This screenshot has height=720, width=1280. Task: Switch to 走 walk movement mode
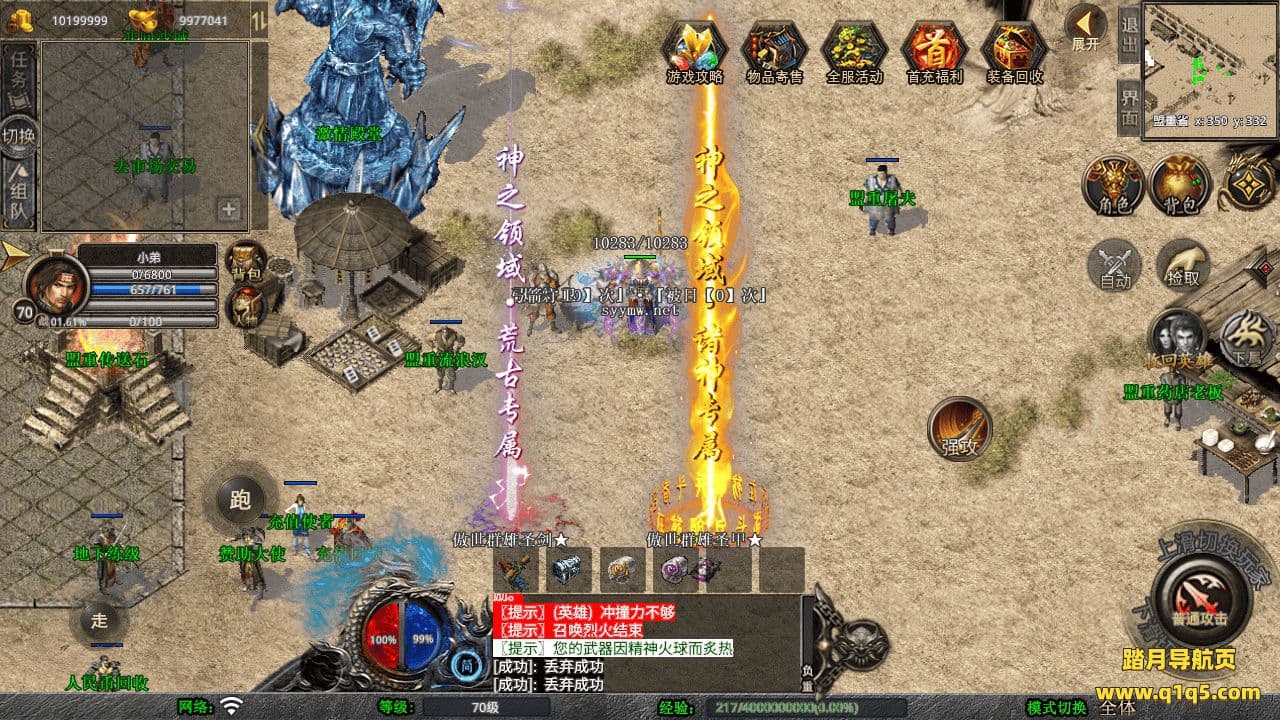[x=99, y=620]
